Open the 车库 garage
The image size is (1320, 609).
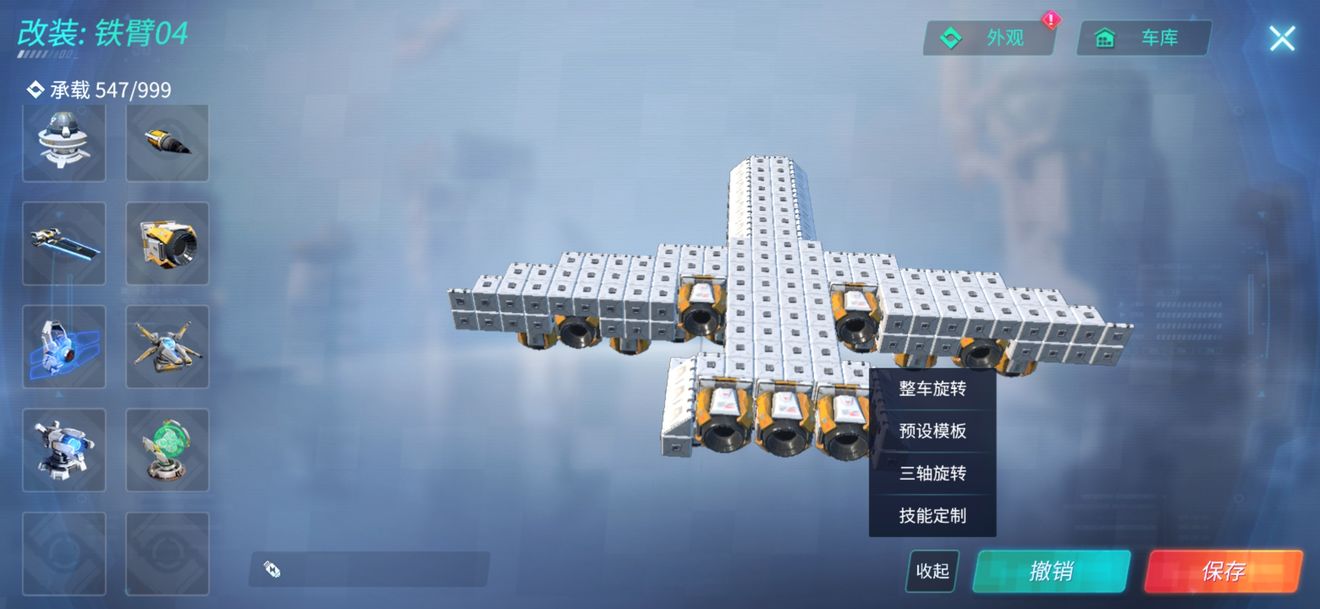1143,38
